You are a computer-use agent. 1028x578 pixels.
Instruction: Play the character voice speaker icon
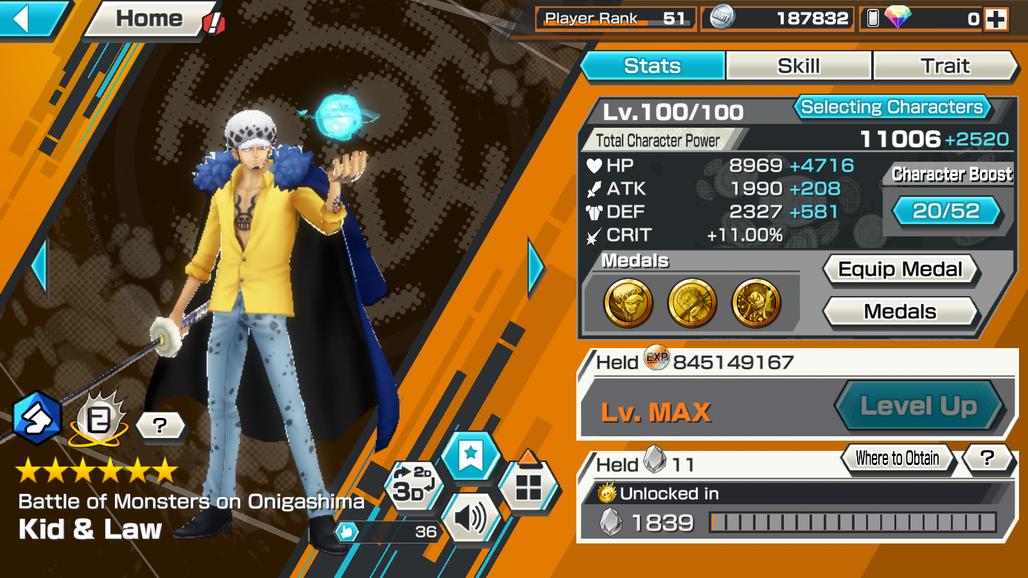[469, 518]
